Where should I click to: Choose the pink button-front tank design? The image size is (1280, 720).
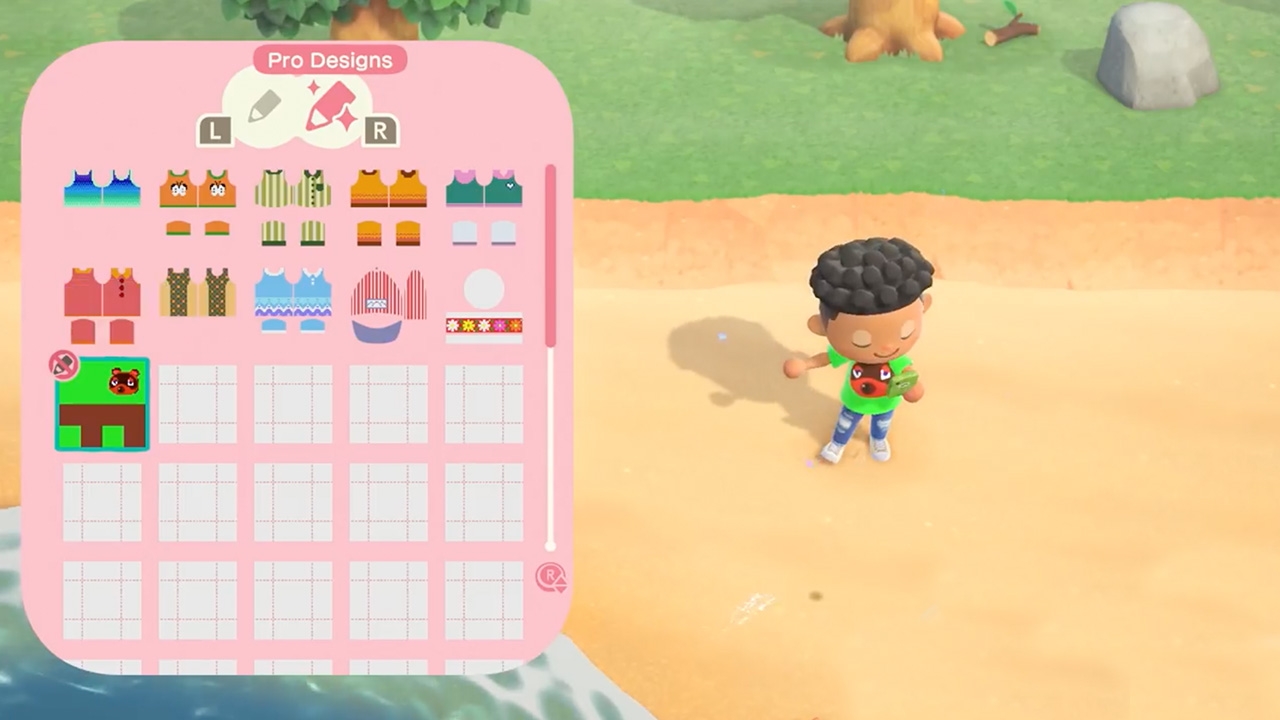click(101, 293)
